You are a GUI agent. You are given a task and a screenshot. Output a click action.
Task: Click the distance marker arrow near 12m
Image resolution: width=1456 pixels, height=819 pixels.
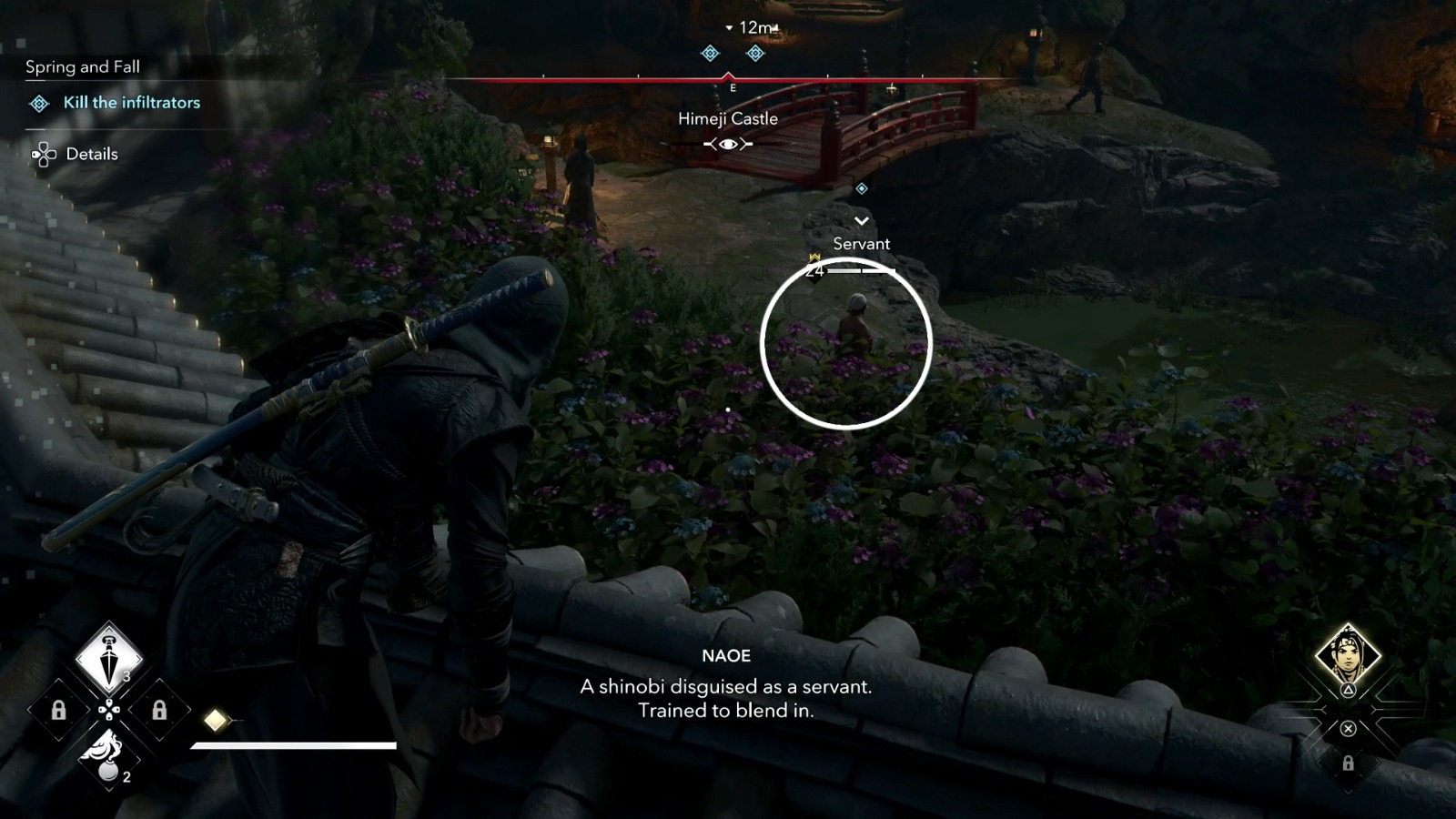(x=727, y=27)
